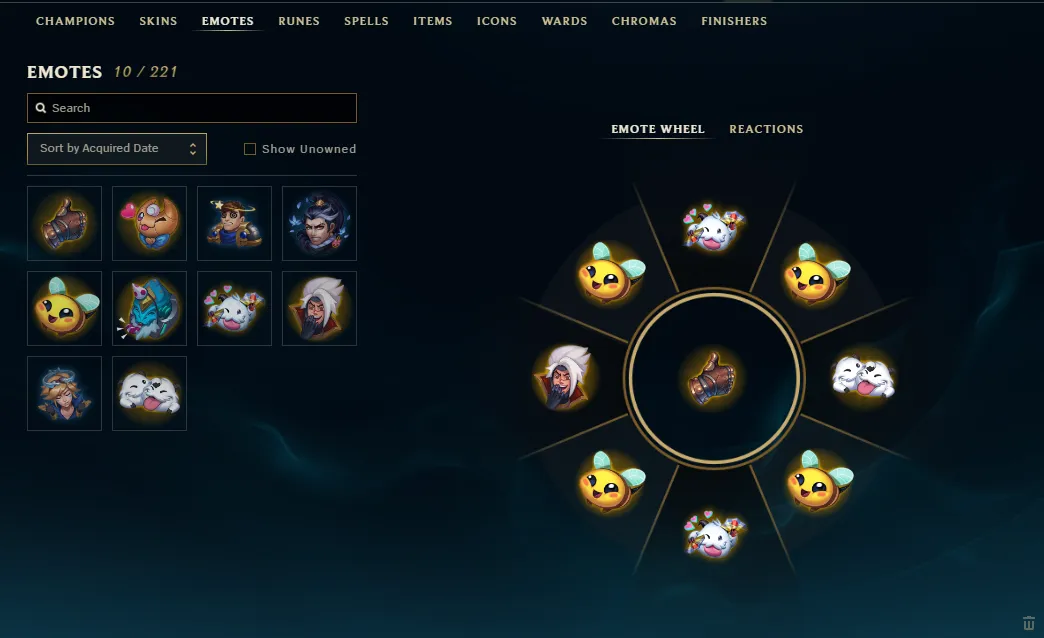Open the Sort by Acquired Date dropdown

(x=117, y=149)
